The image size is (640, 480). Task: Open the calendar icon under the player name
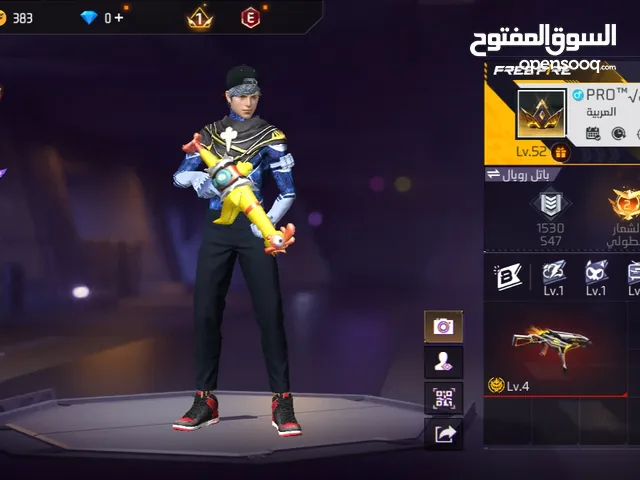(x=593, y=133)
